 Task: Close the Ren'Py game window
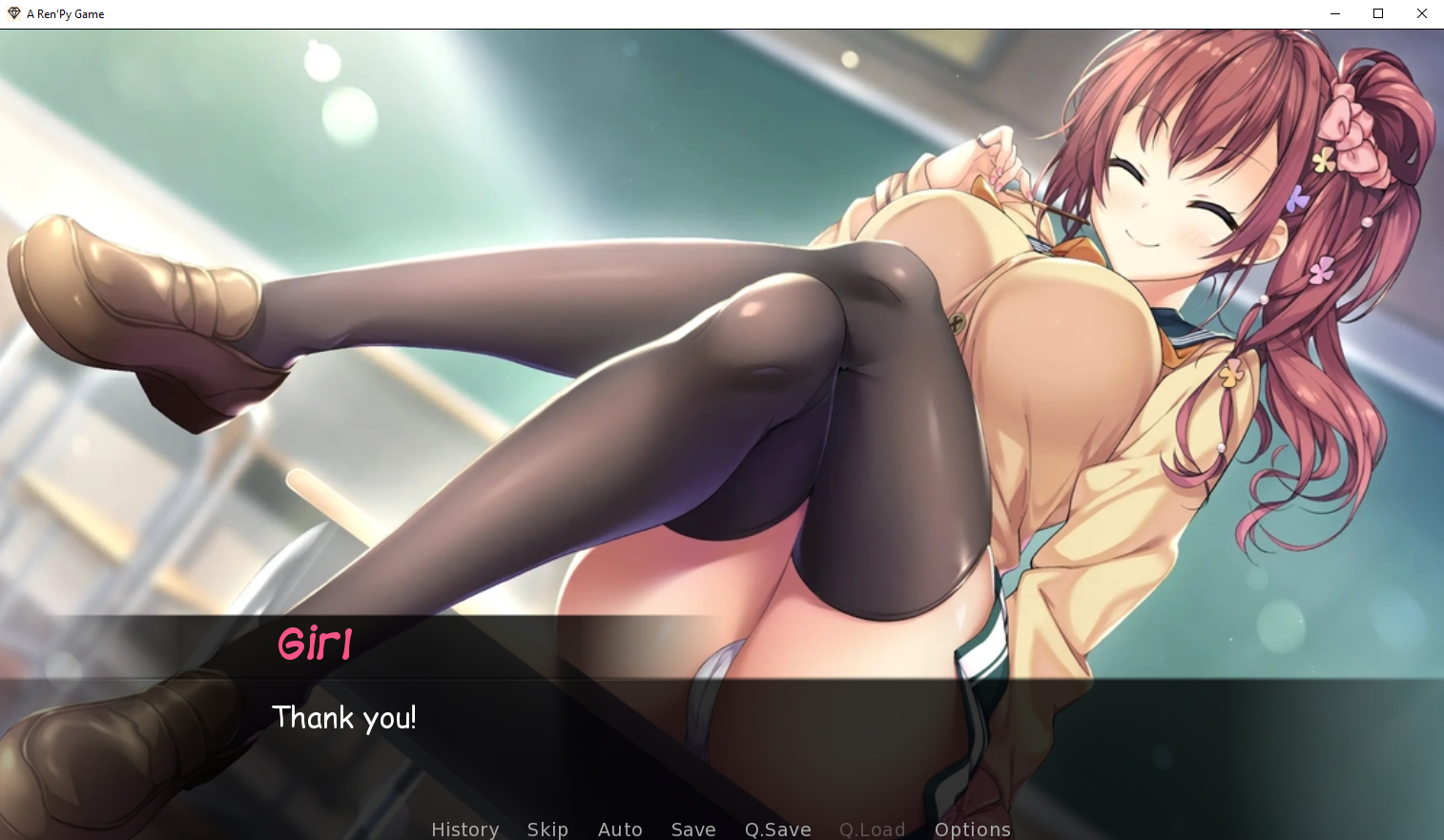1421,13
